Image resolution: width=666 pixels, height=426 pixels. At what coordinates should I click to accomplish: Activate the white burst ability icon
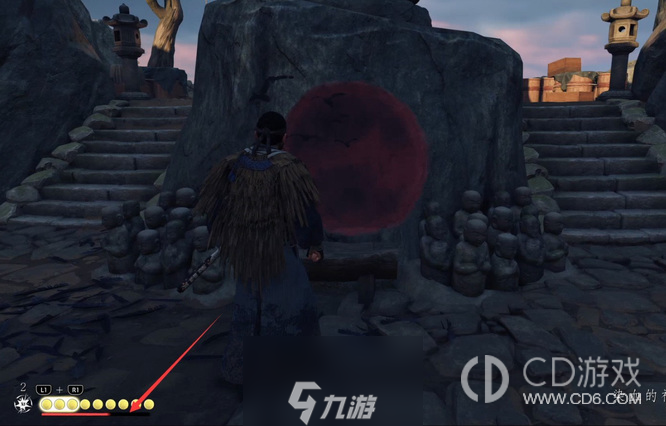22,404
